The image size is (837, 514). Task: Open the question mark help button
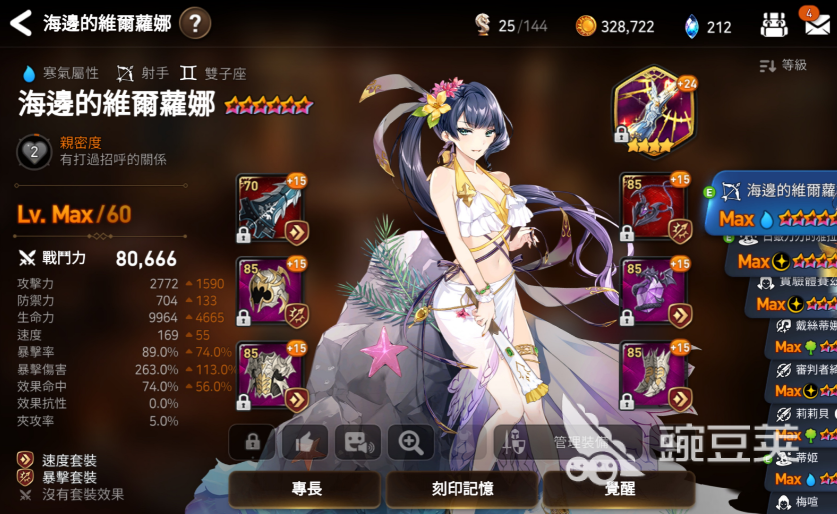click(x=195, y=22)
